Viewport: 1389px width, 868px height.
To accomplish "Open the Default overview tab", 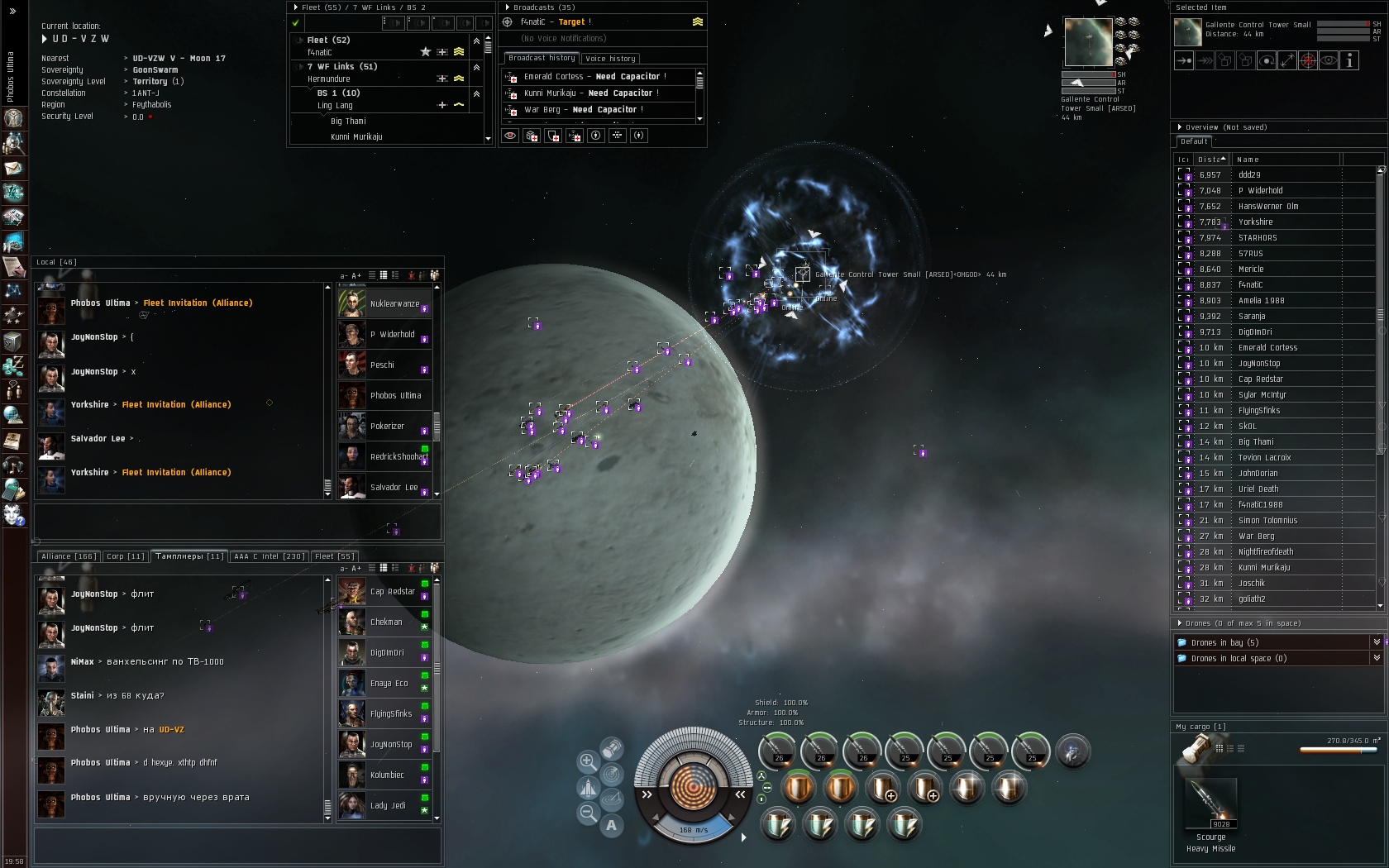I will click(x=1194, y=142).
